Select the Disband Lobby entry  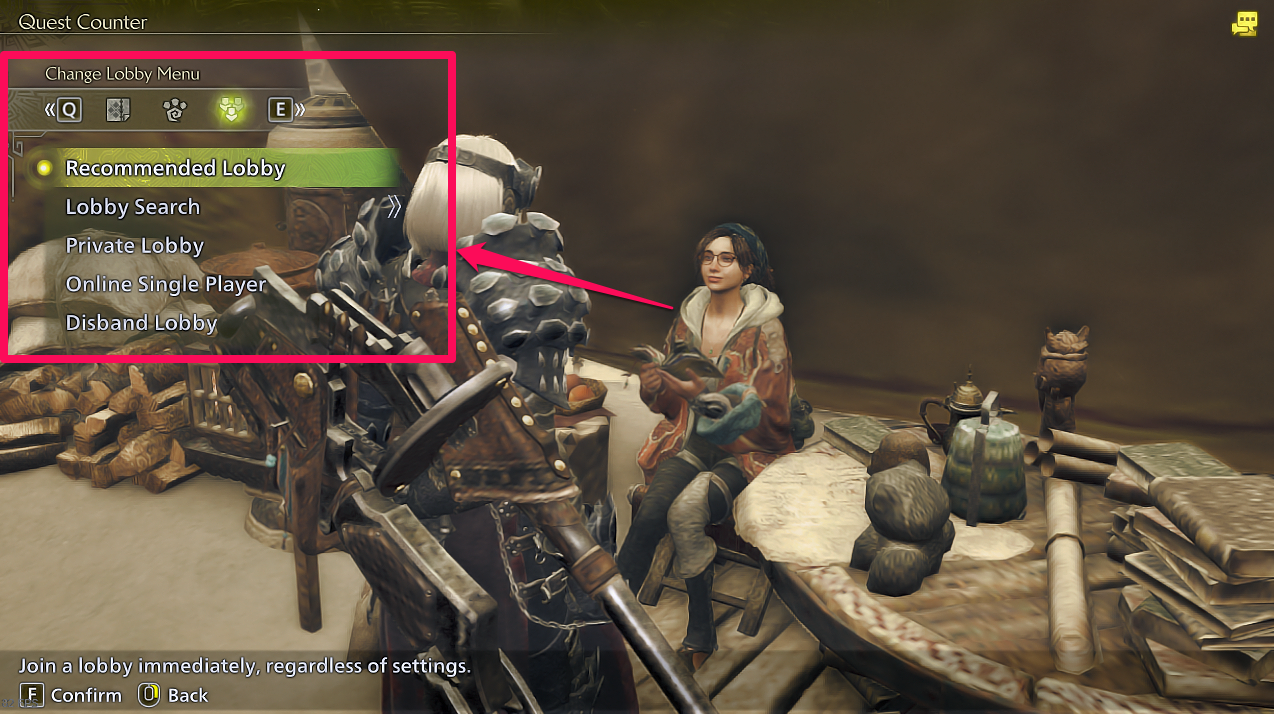(x=141, y=323)
